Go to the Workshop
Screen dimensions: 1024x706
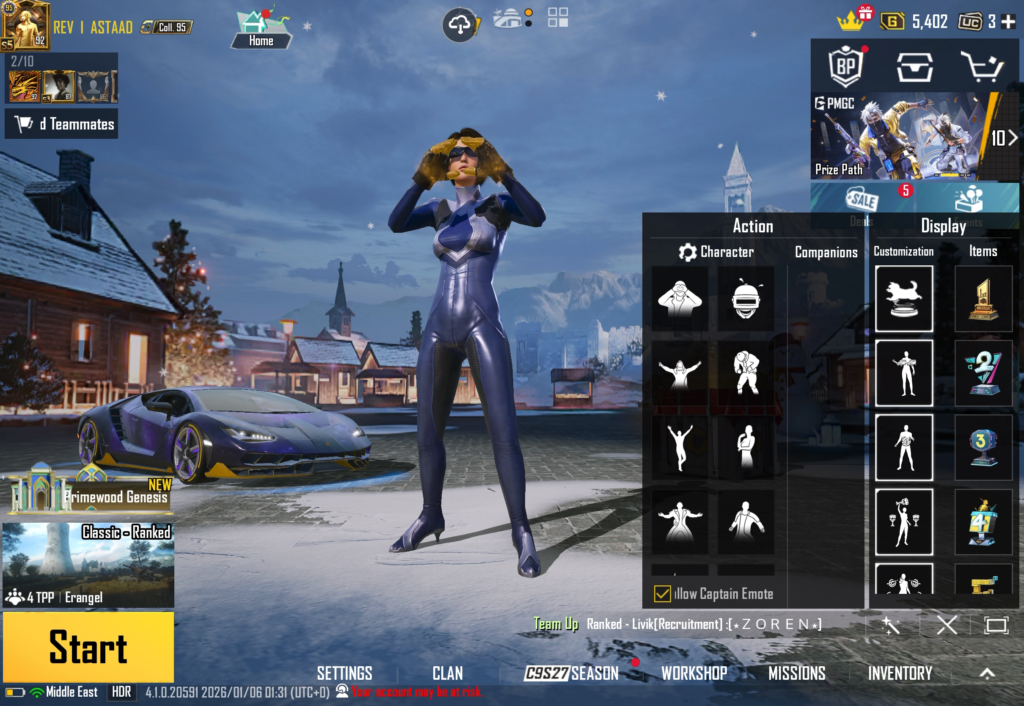coord(694,673)
